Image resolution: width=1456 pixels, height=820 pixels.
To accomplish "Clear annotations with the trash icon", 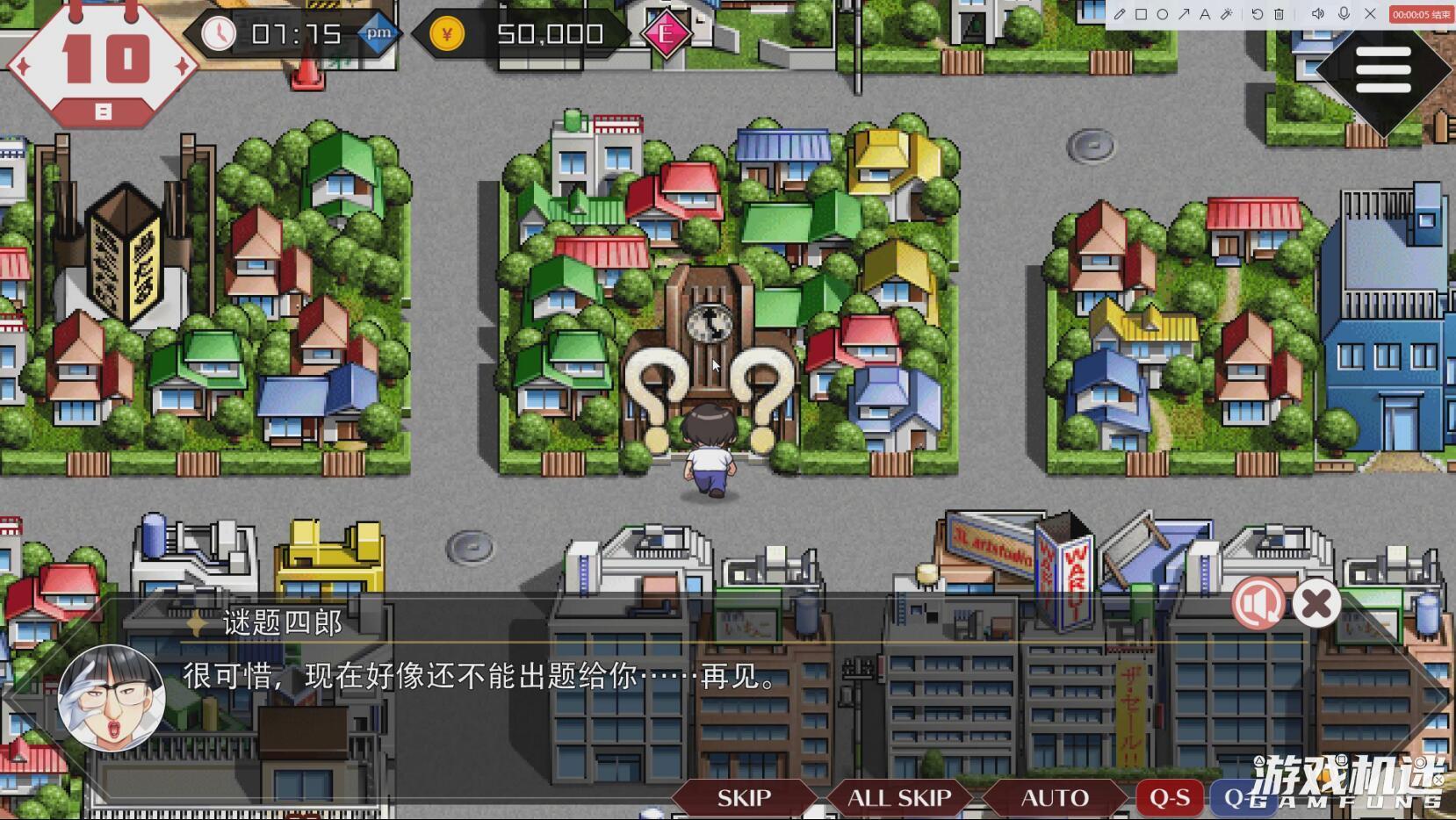I will point(1279,14).
